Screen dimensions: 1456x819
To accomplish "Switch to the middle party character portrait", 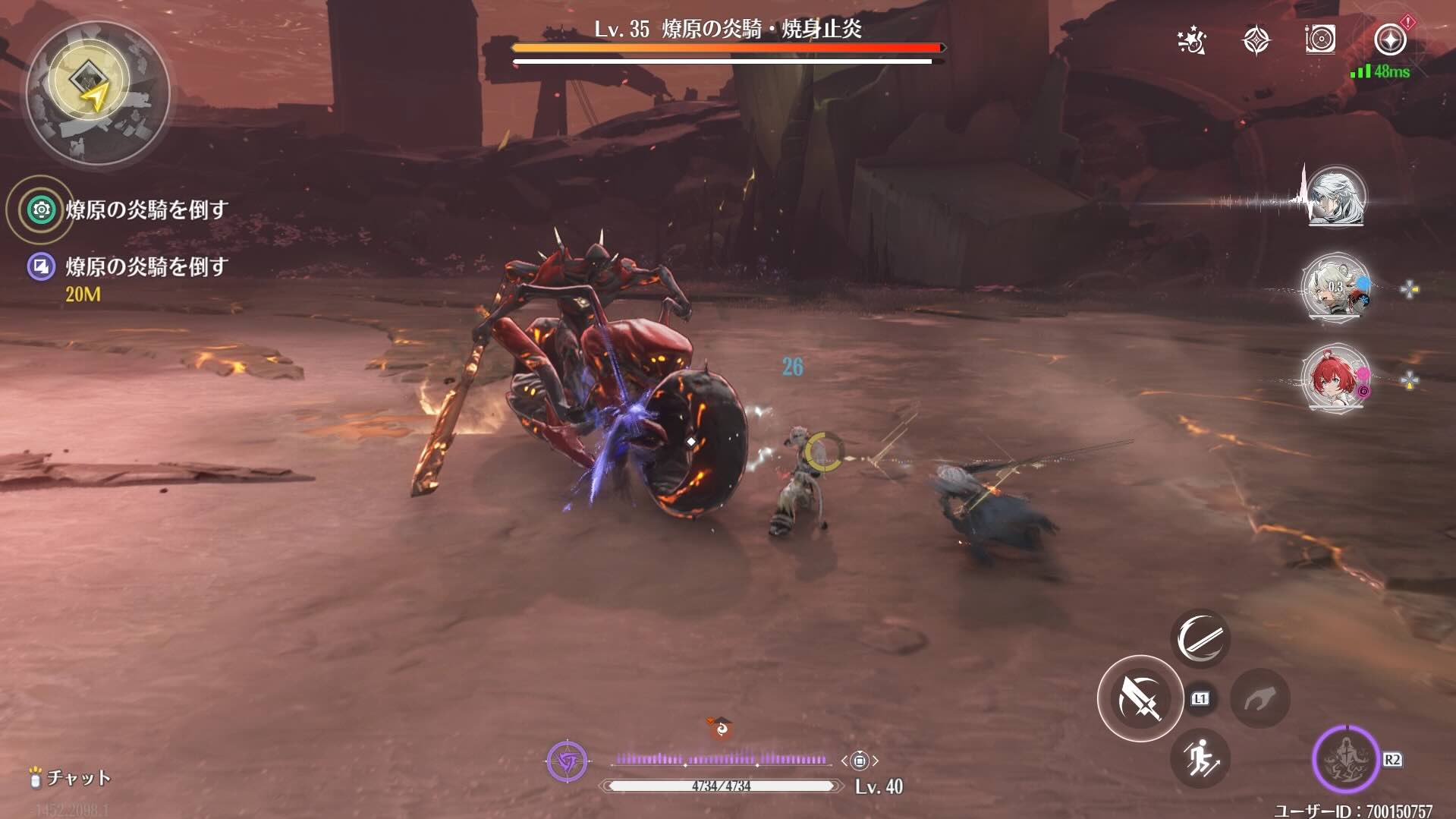I will [x=1335, y=288].
